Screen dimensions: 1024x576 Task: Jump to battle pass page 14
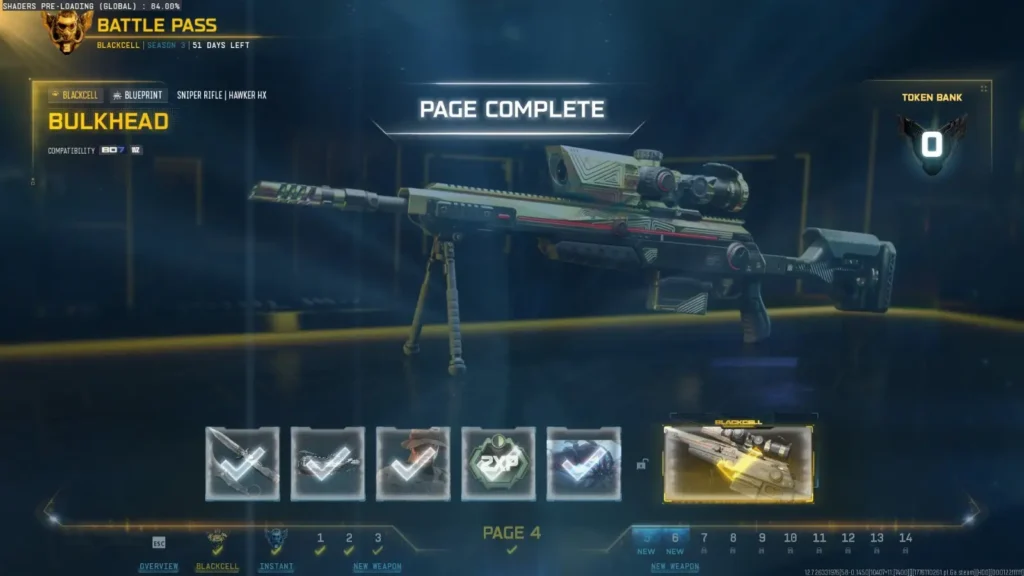(x=905, y=542)
